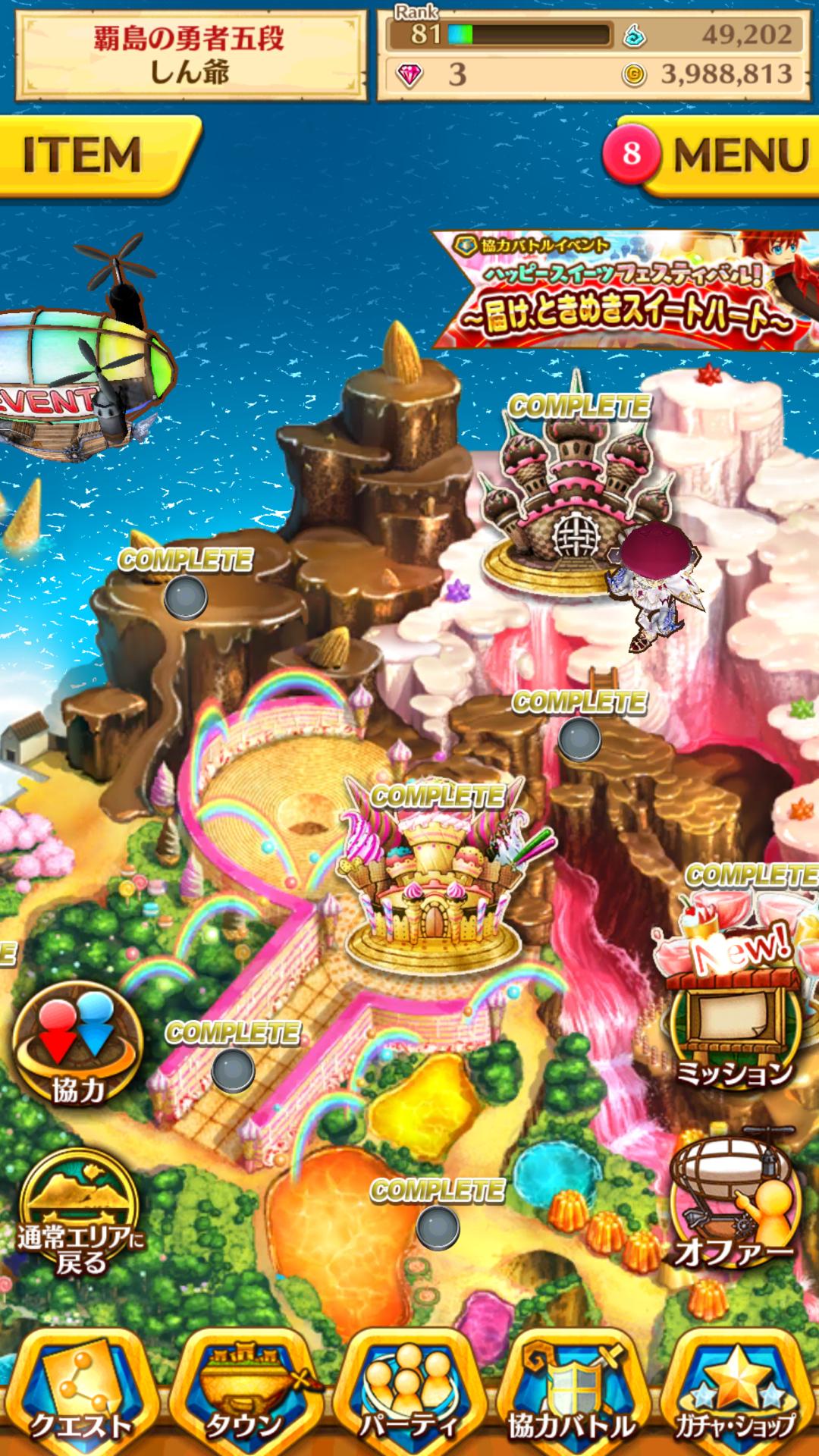This screenshot has height=1456, width=819.
Task: Open the ITEM panel
Action: (x=91, y=155)
